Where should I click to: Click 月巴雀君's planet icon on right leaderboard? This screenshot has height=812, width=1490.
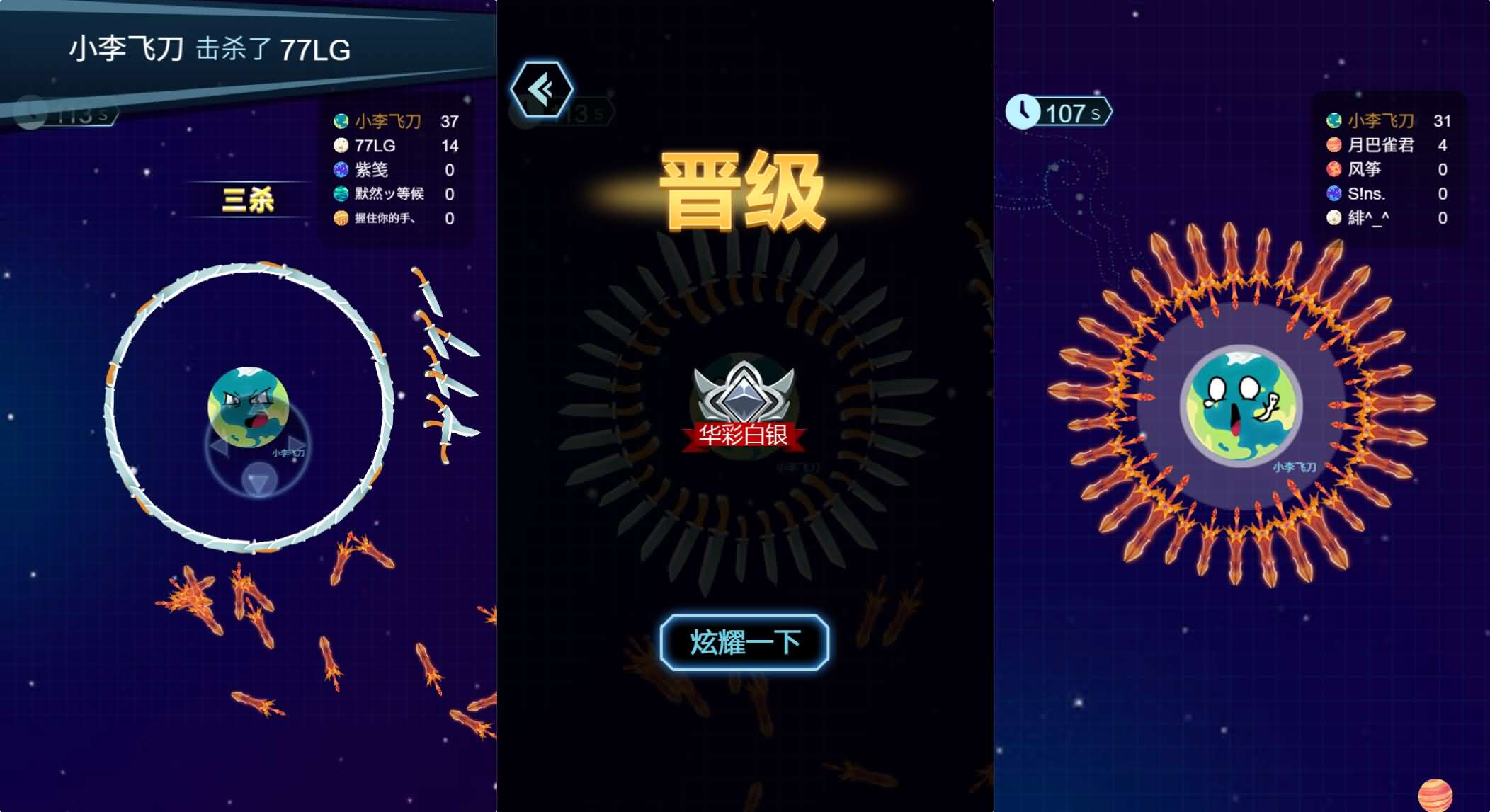point(1334,145)
